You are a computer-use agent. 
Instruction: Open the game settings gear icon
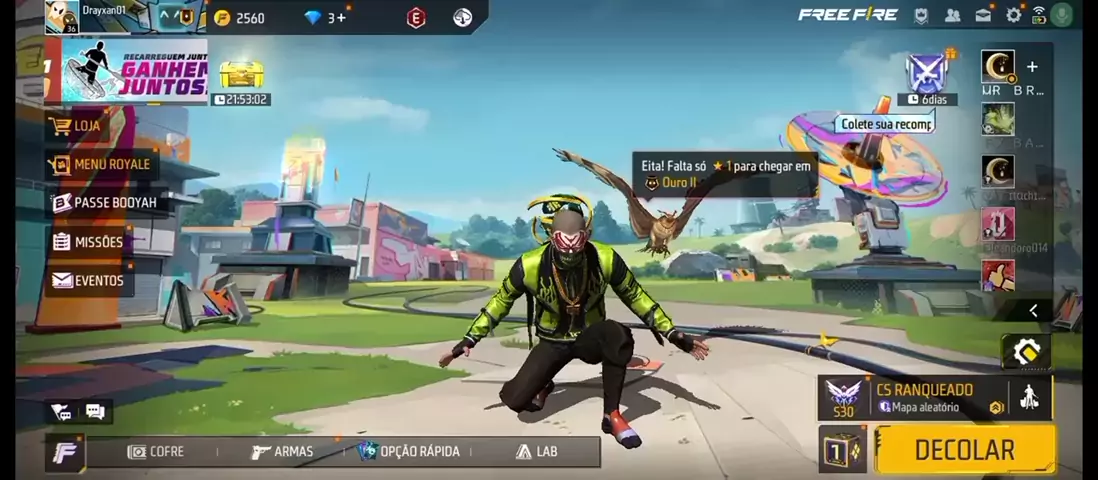pos(1014,15)
